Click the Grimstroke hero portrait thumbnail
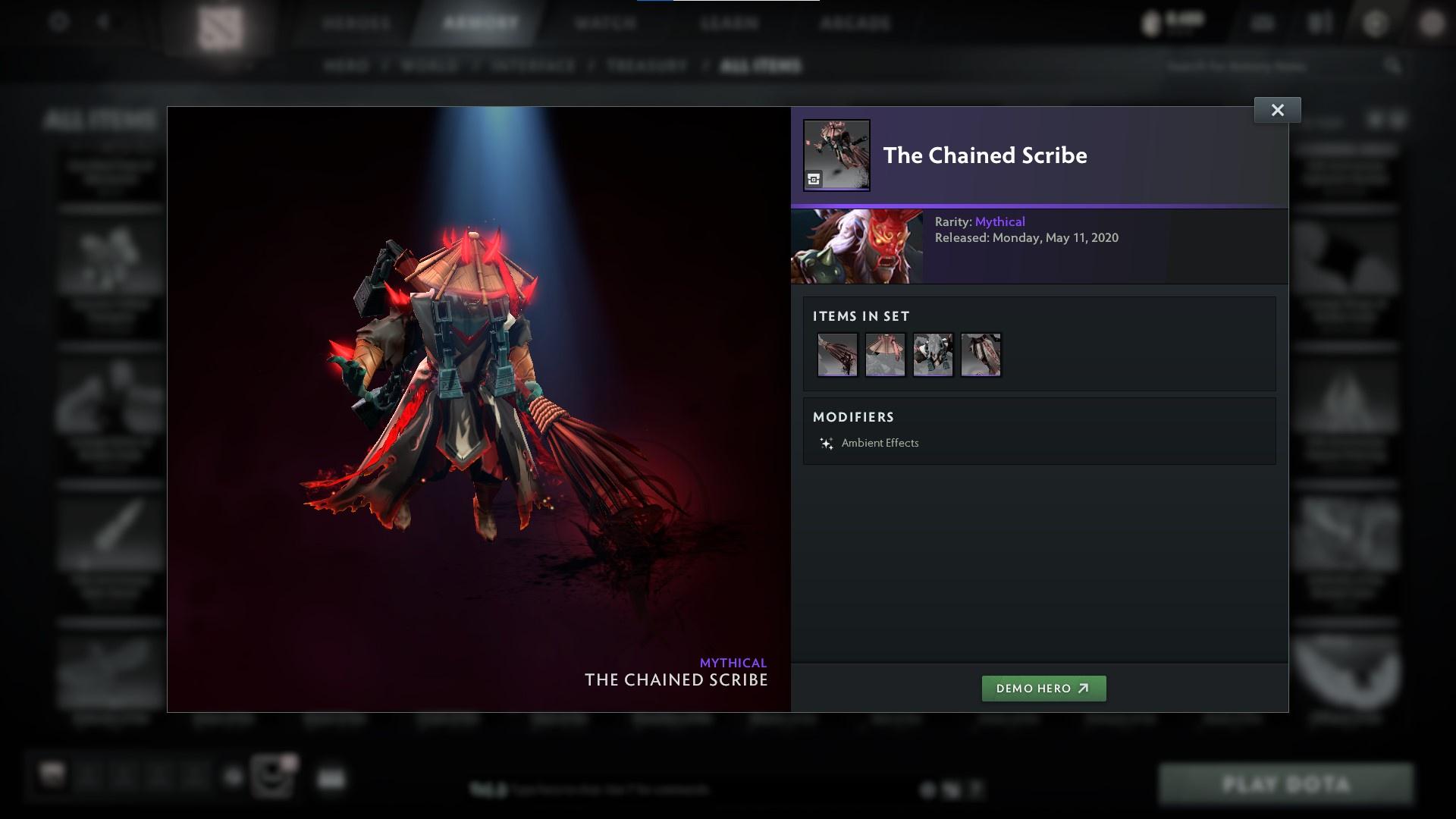This screenshot has height=819, width=1456. coord(858,246)
